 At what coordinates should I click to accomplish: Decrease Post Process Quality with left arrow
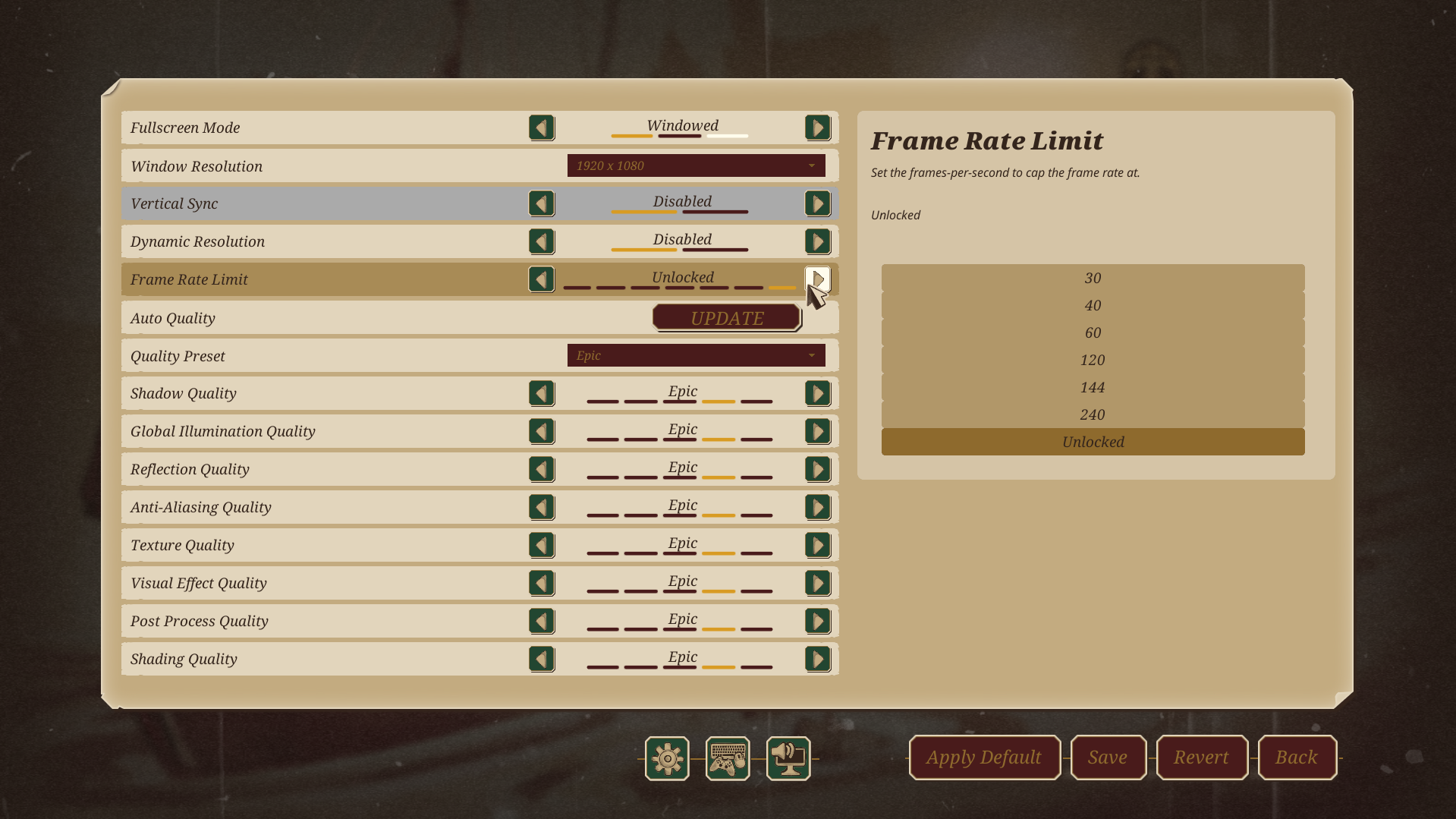542,620
